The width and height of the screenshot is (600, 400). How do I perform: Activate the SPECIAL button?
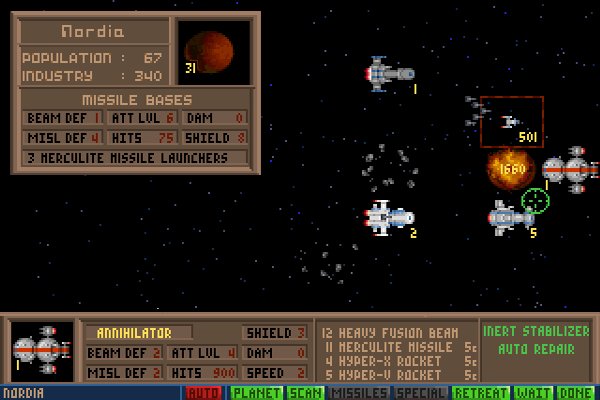click(420, 393)
